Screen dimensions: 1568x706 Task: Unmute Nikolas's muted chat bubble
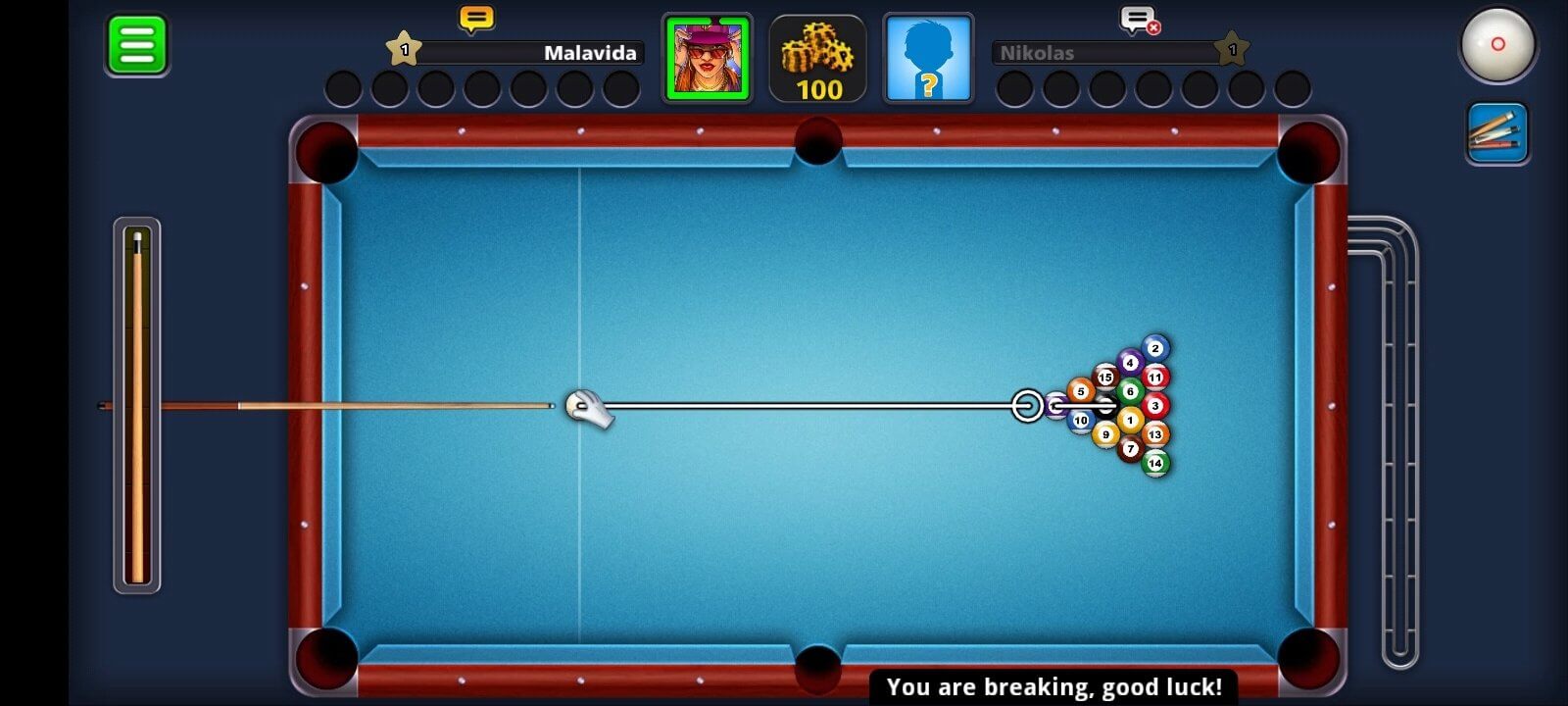(x=1140, y=18)
